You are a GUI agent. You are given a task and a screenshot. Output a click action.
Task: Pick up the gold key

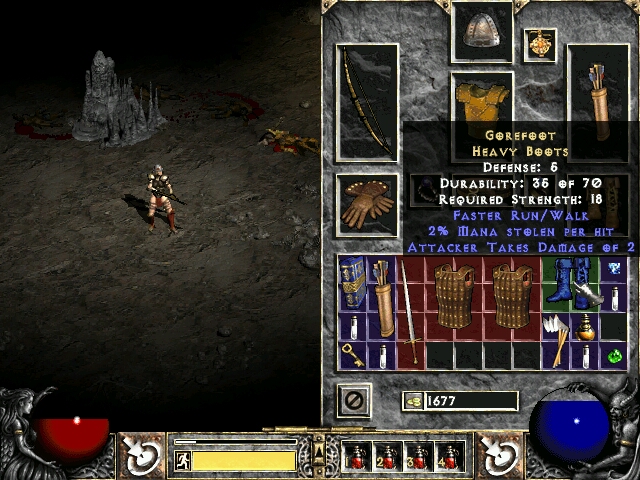[x=352, y=354]
